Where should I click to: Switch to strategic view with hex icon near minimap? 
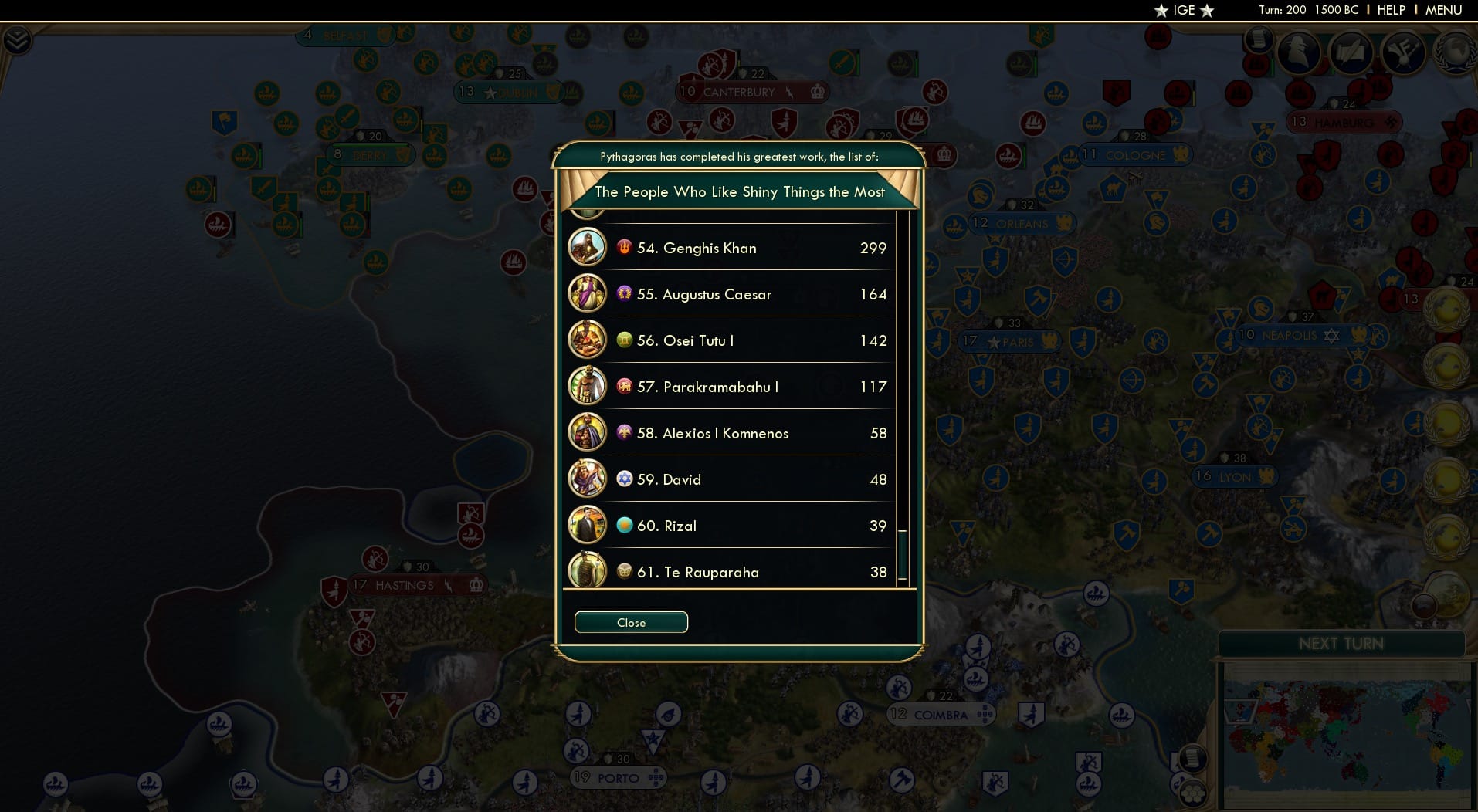point(1193,793)
